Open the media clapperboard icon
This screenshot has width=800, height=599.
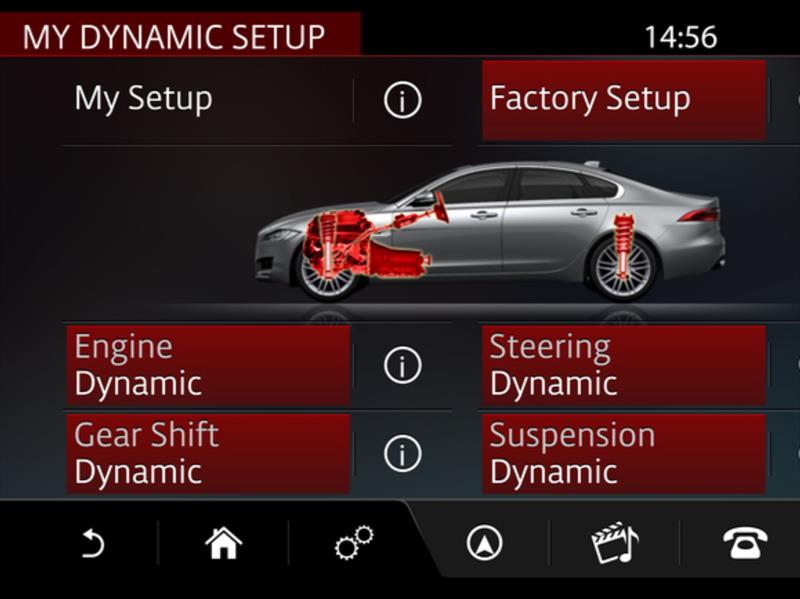614,544
